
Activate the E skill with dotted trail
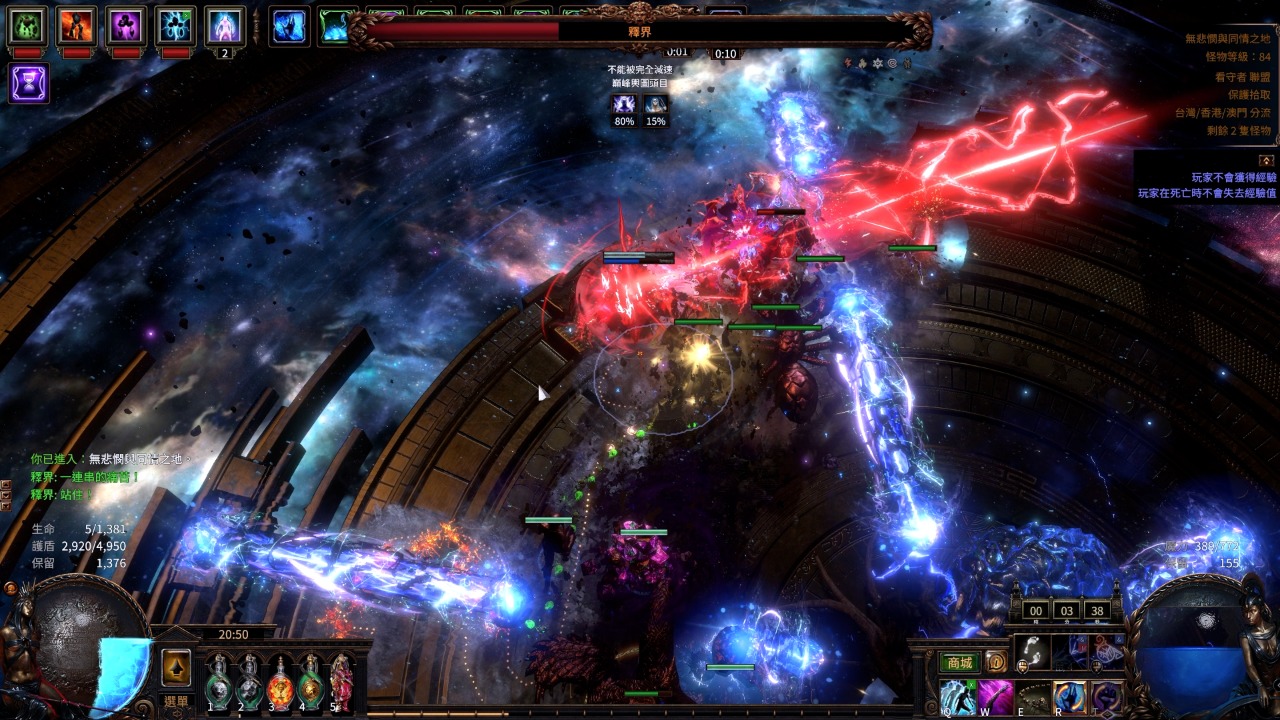pos(1033,697)
